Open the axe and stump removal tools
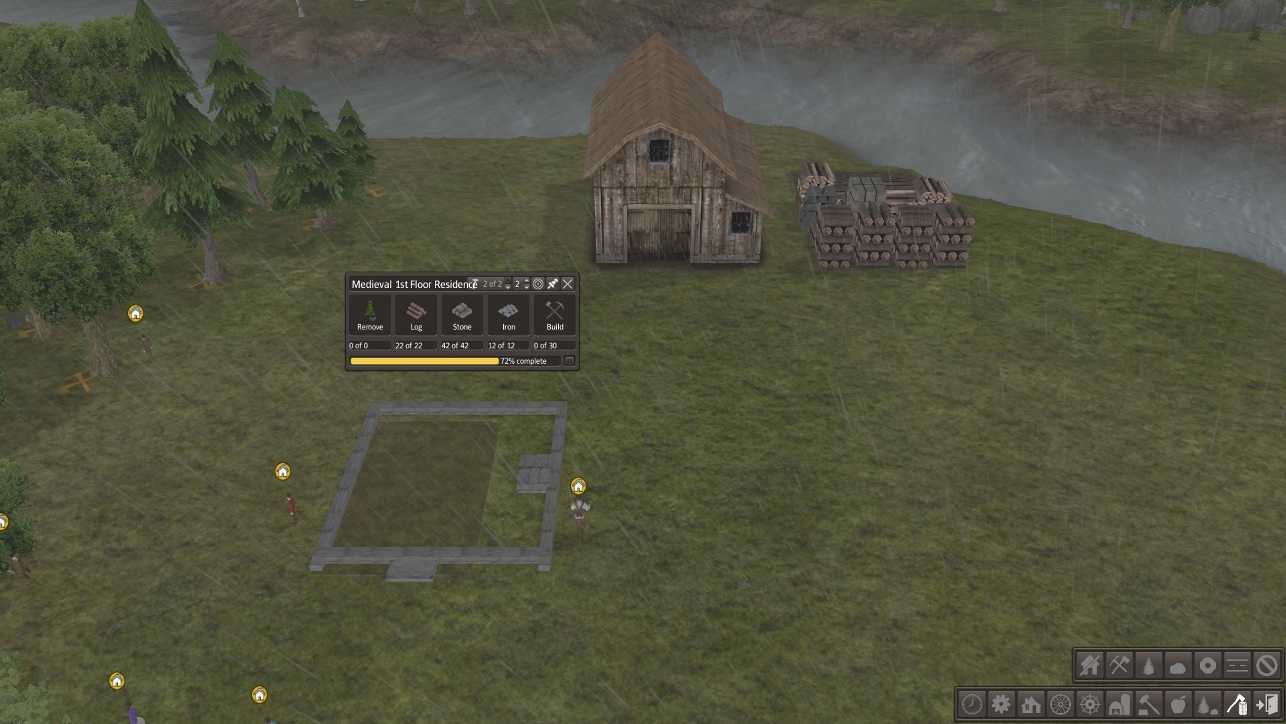1286x724 pixels. point(1237,704)
